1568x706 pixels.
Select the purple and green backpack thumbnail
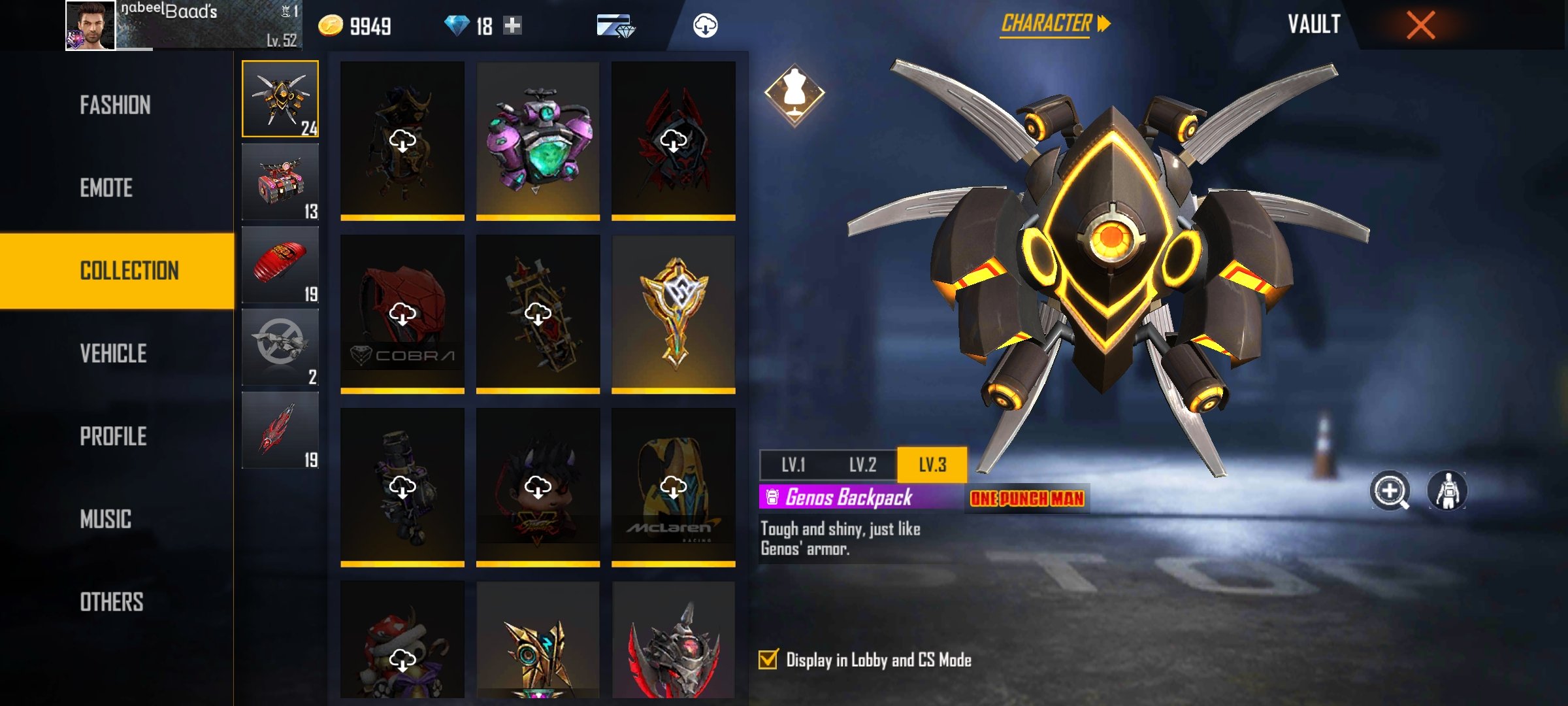click(x=538, y=141)
